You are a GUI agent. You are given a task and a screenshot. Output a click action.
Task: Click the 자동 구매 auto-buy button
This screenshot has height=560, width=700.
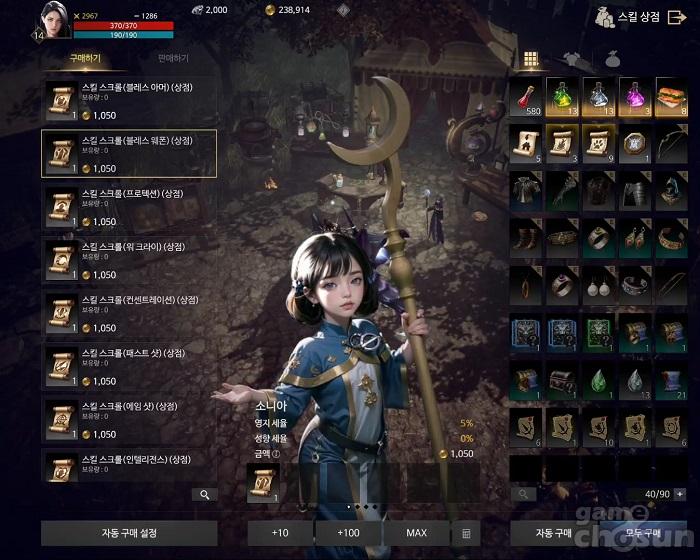coord(552,533)
